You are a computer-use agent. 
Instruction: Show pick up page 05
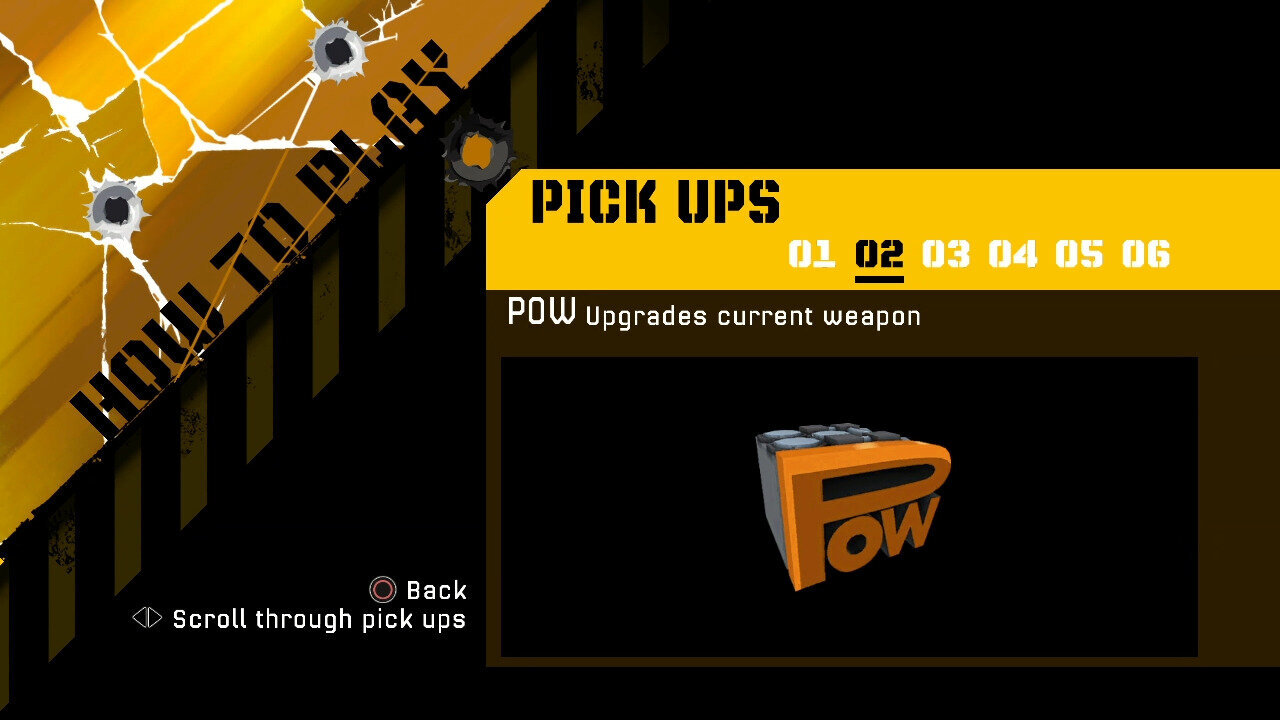(x=1079, y=254)
